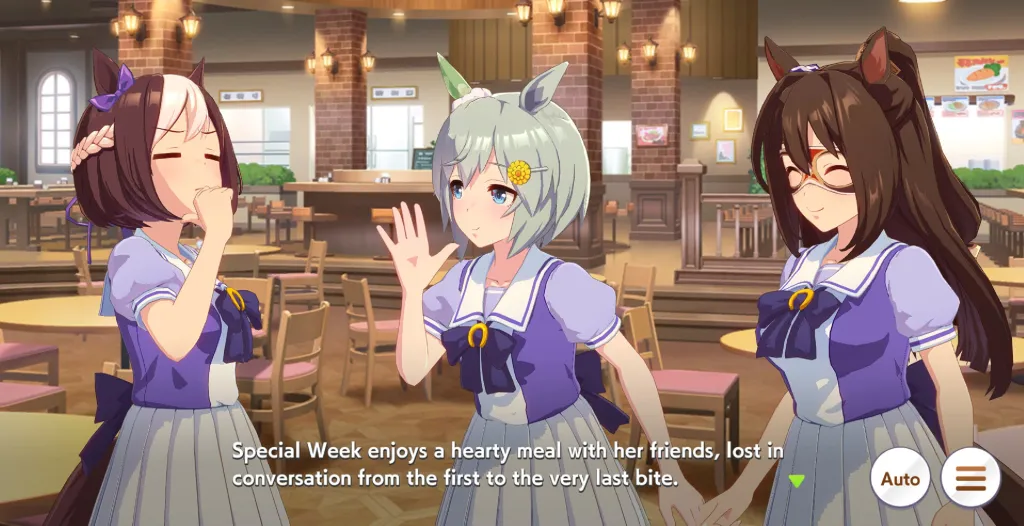
Task: Advance dialogue with the green arrow indicator
Action: click(796, 481)
